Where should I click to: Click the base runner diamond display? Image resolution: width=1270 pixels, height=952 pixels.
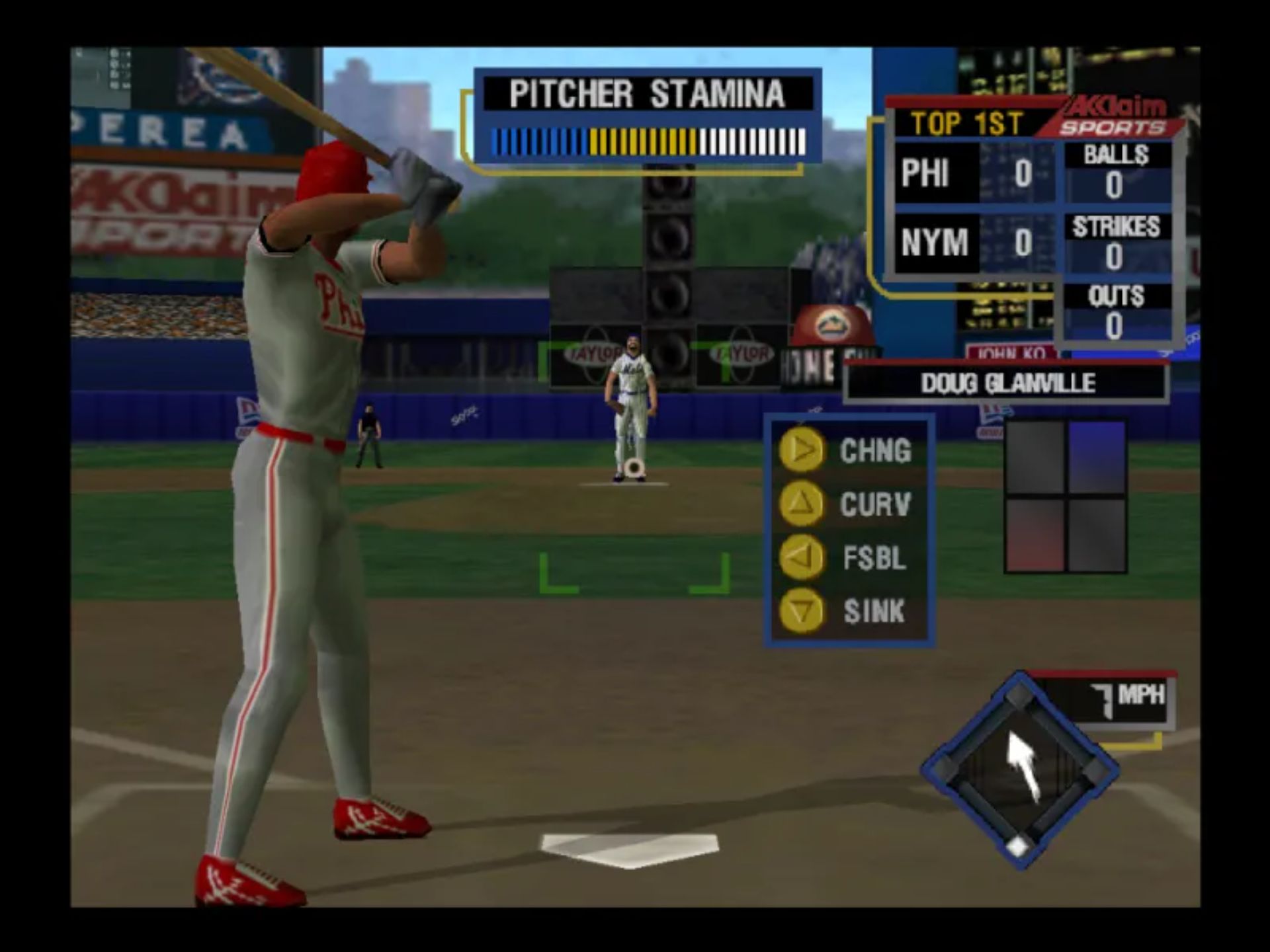click(1019, 770)
